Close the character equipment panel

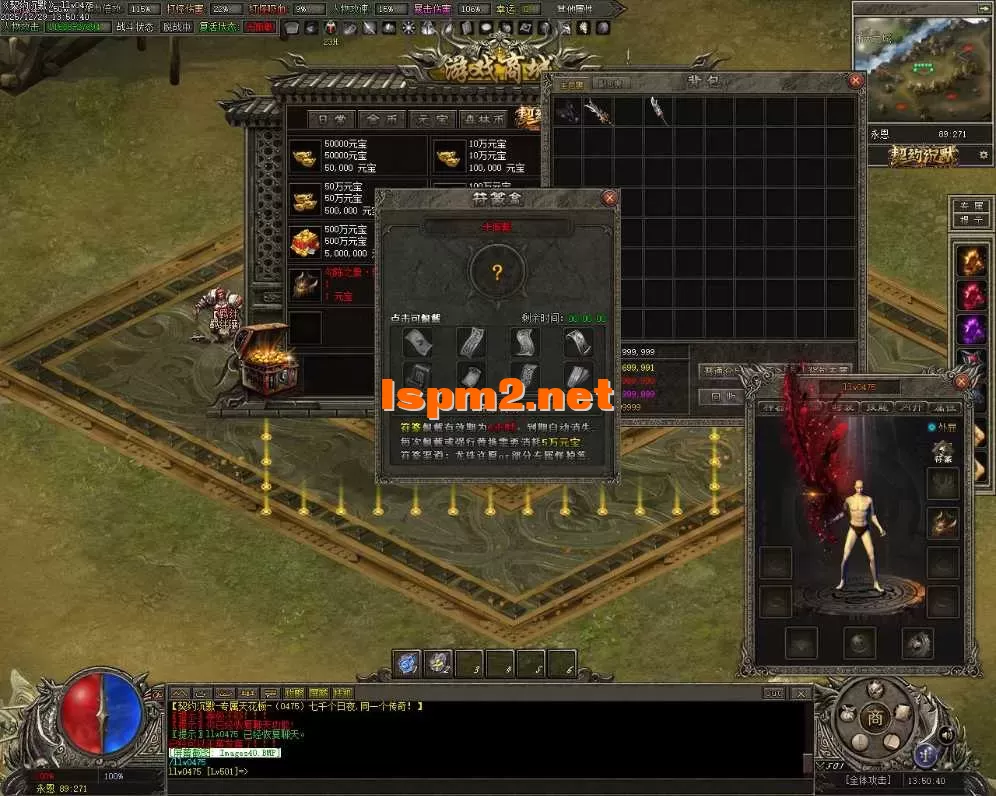tap(962, 381)
